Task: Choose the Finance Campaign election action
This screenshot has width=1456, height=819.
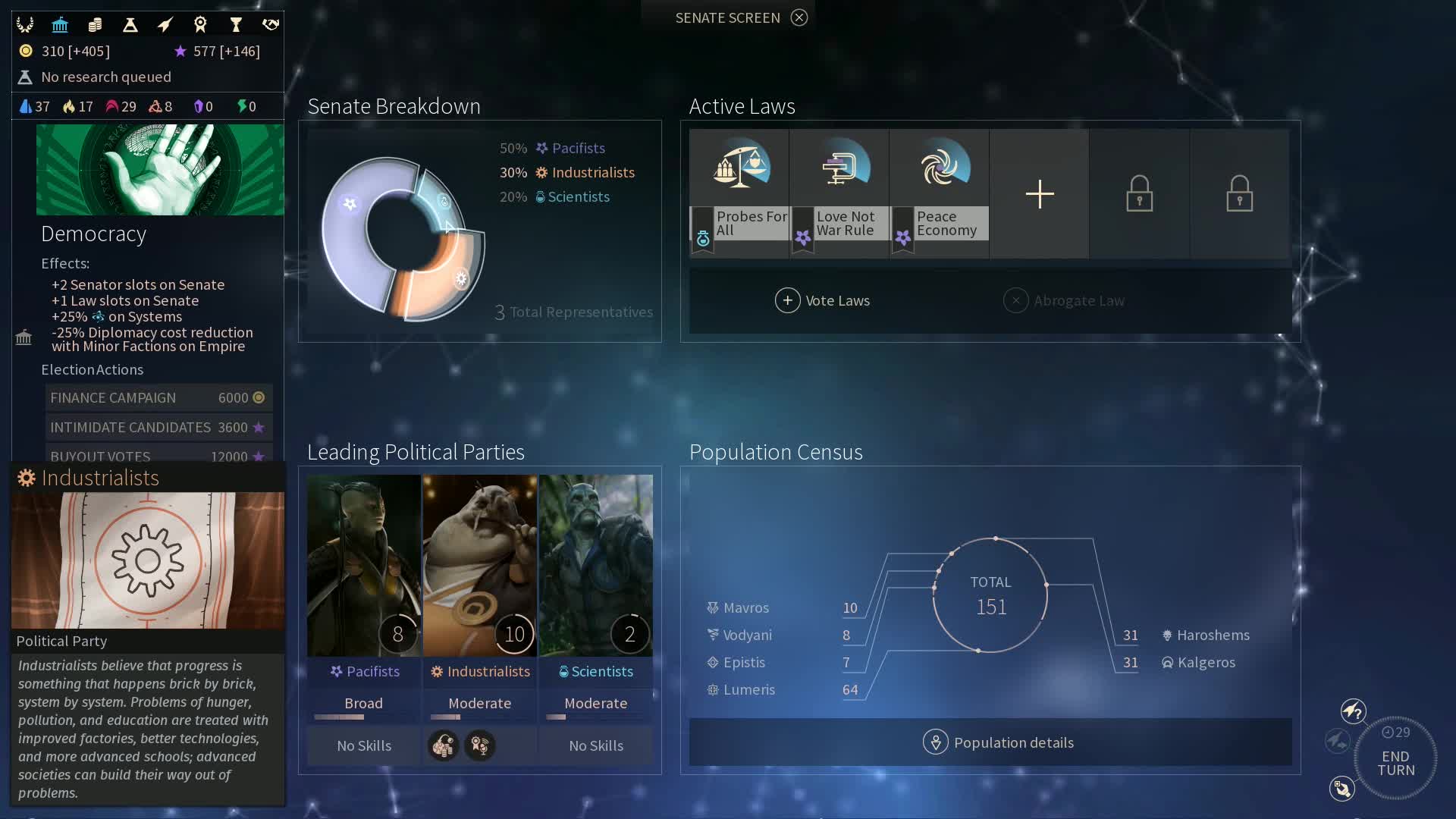Action: (x=157, y=397)
